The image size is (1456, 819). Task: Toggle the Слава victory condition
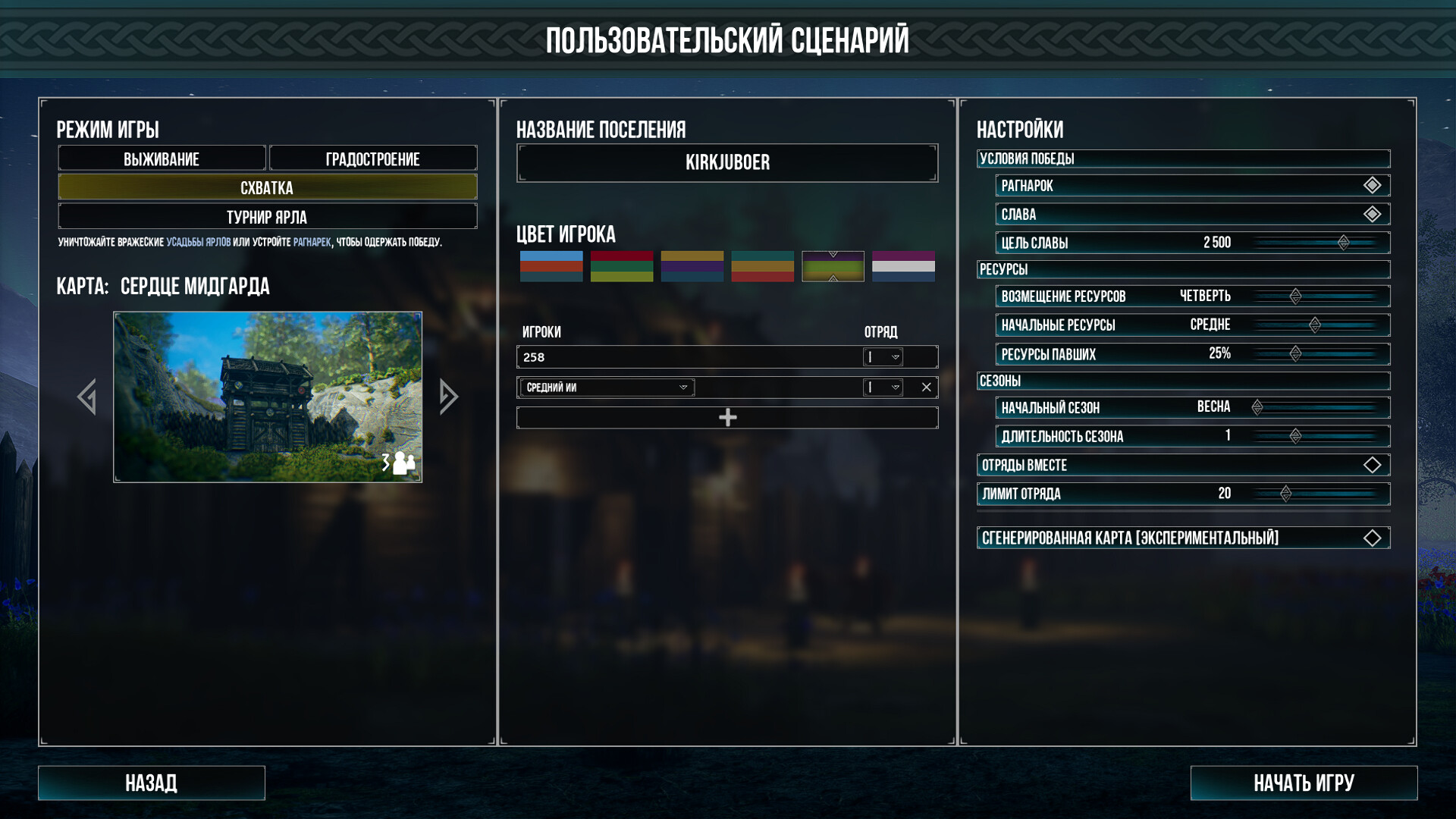coord(1372,215)
